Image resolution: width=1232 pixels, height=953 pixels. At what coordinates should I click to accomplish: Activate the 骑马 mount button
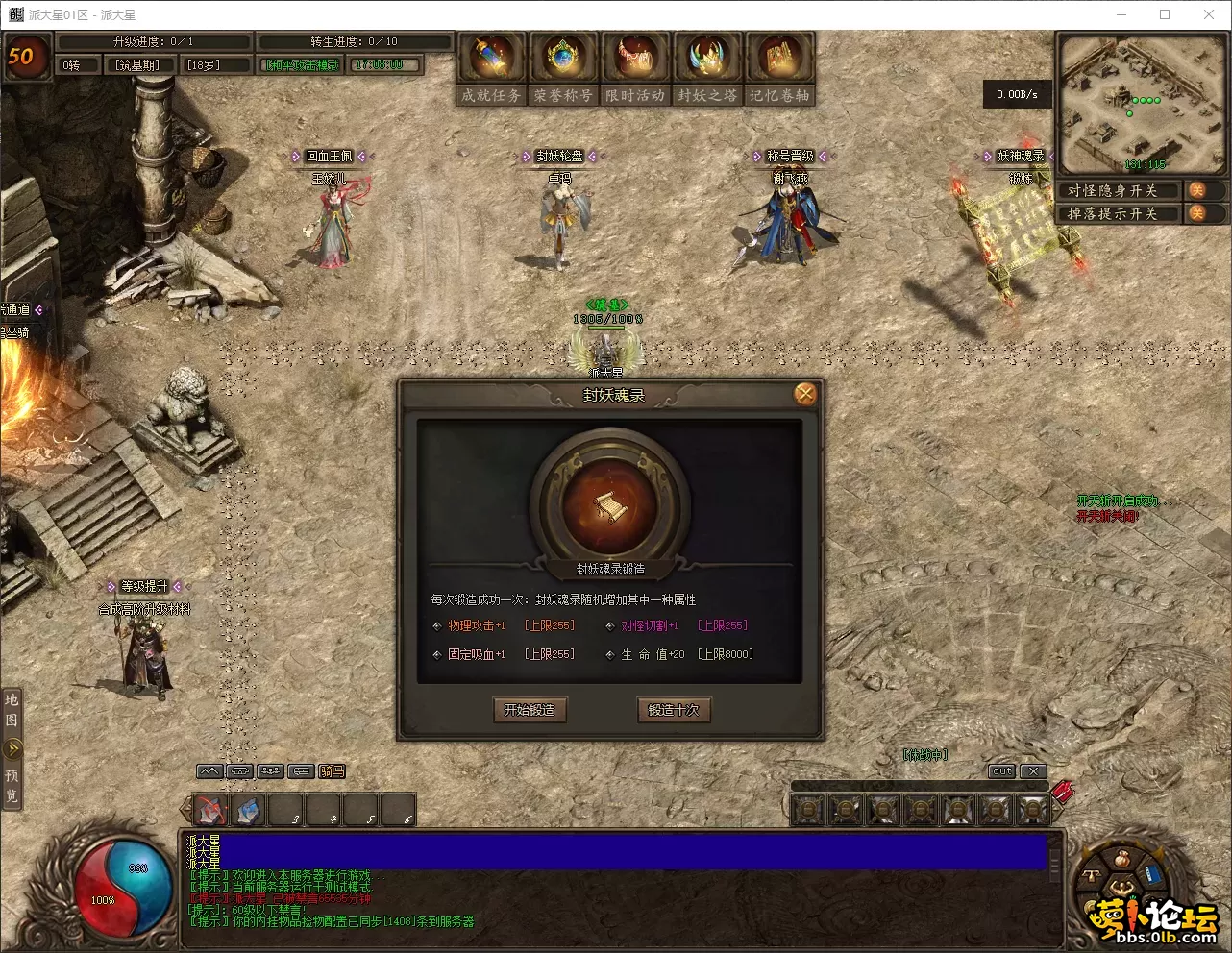pos(333,771)
